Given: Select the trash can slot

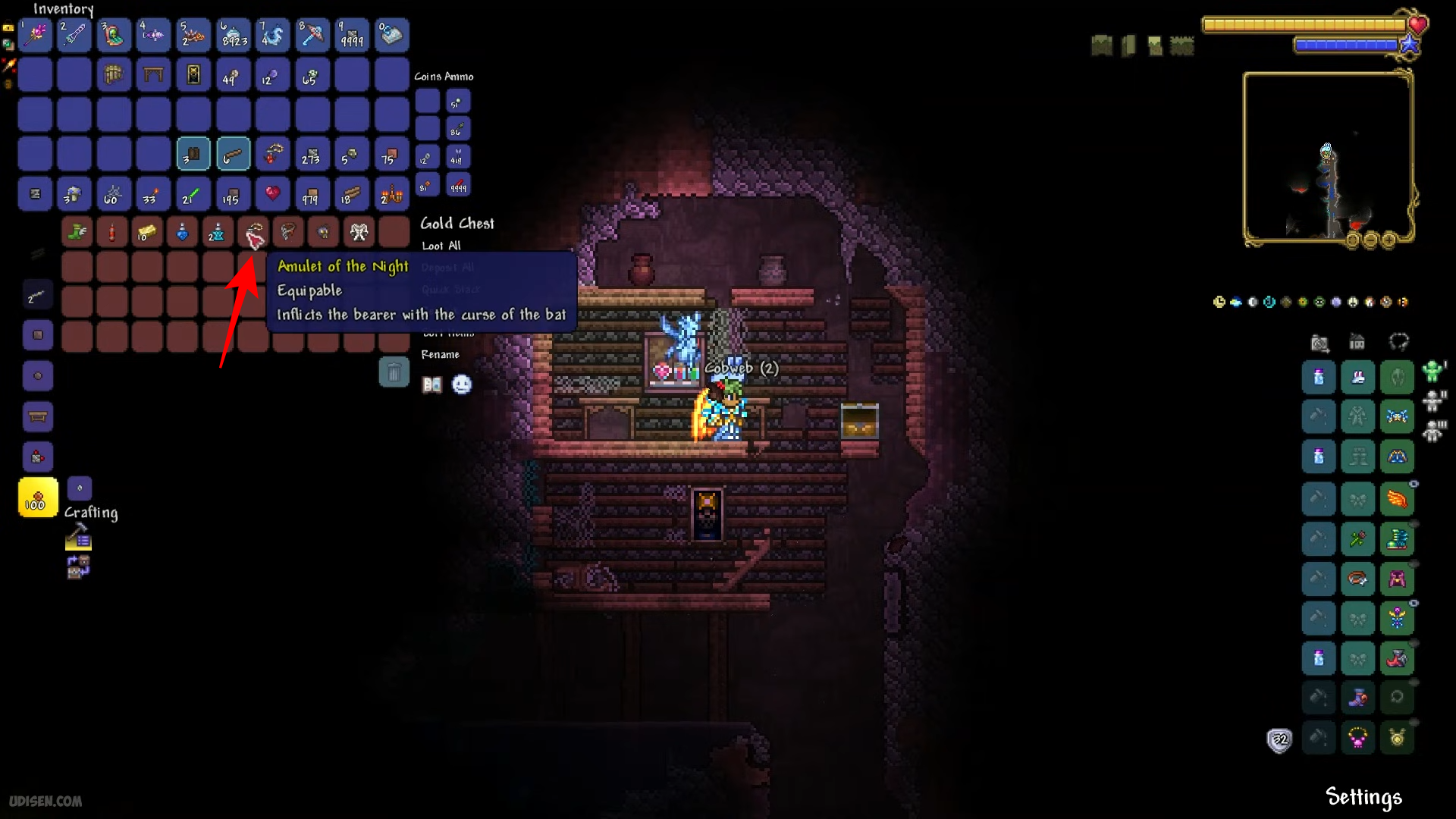Looking at the screenshot, I should 394,372.
